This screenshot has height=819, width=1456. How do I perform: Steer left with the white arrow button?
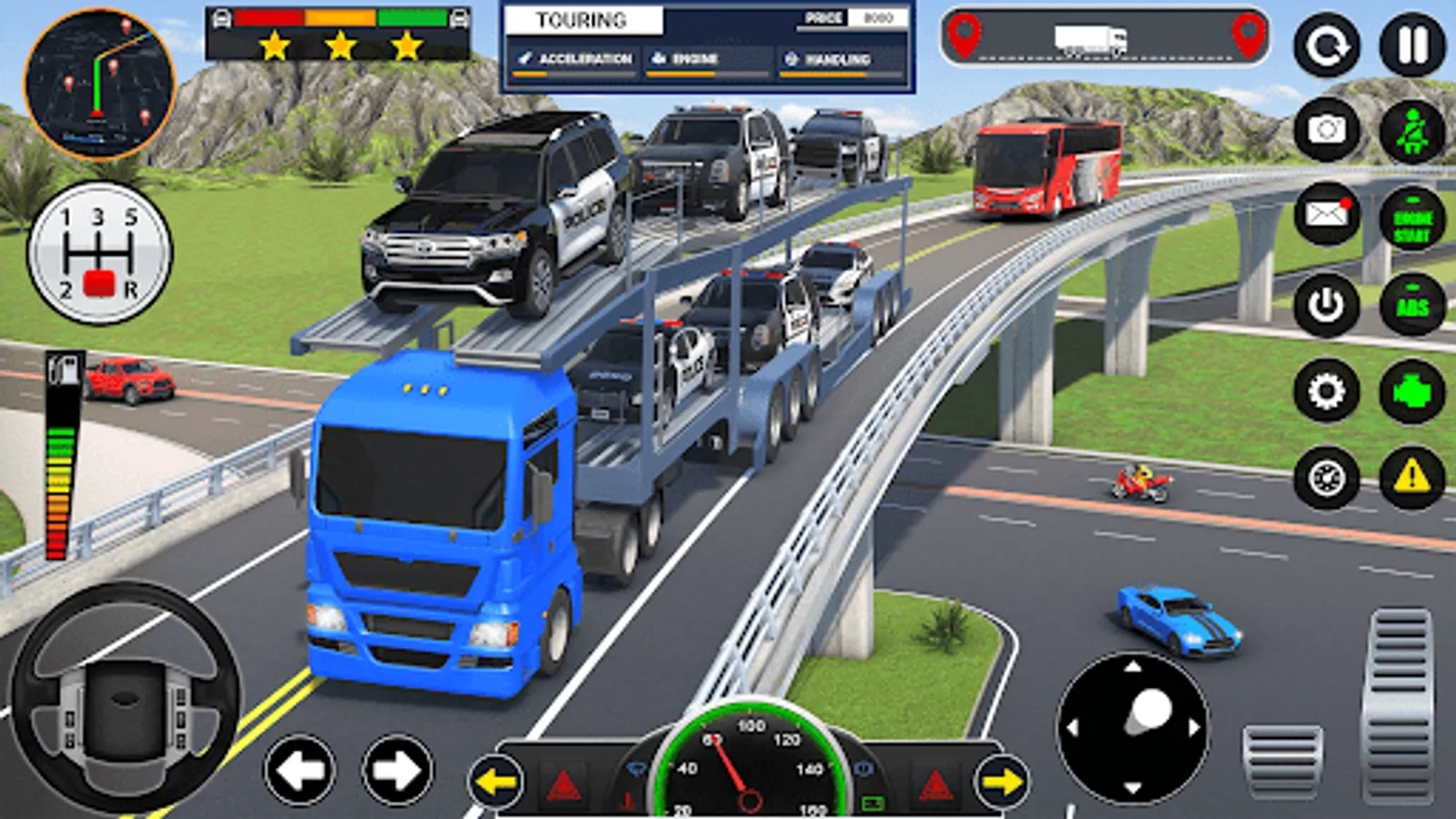point(300,771)
